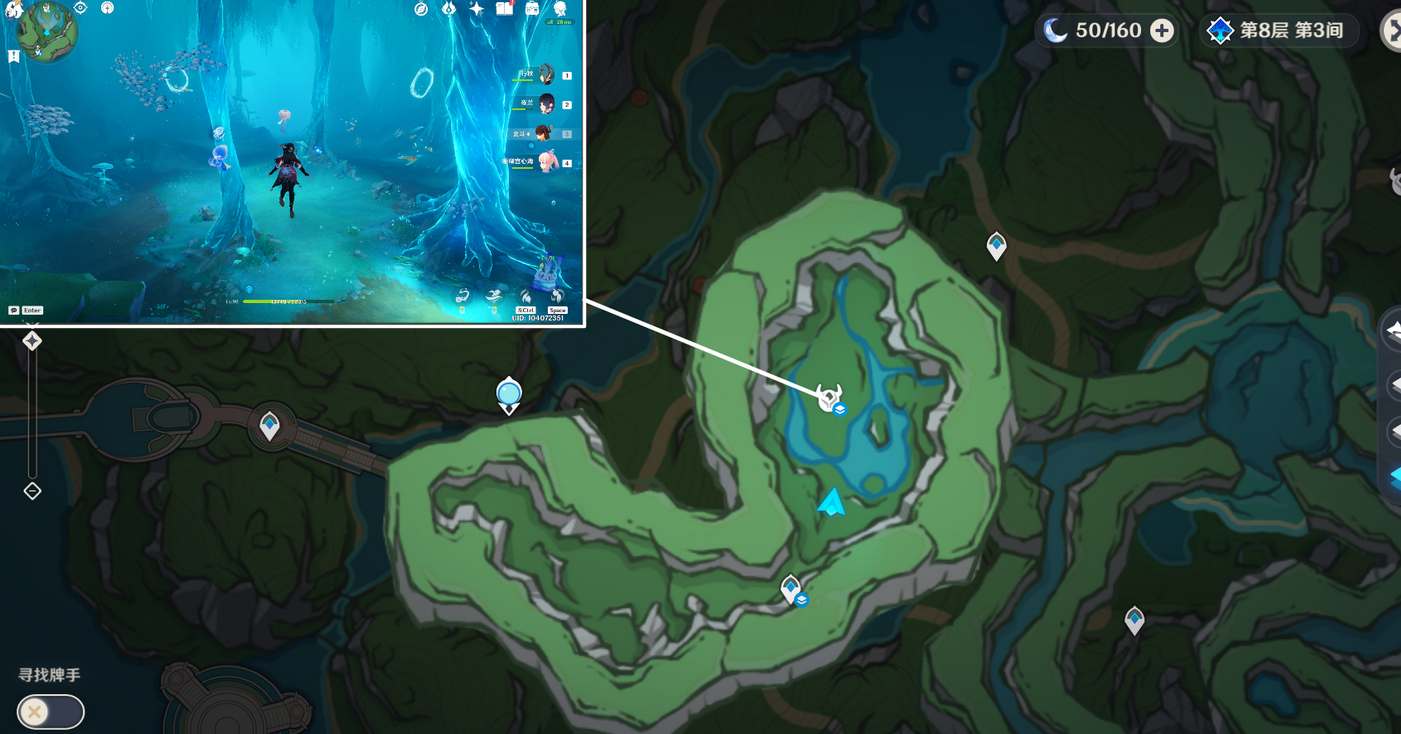Toggle the 寻找牌手 switch
This screenshot has height=734, width=1401.
[50, 711]
